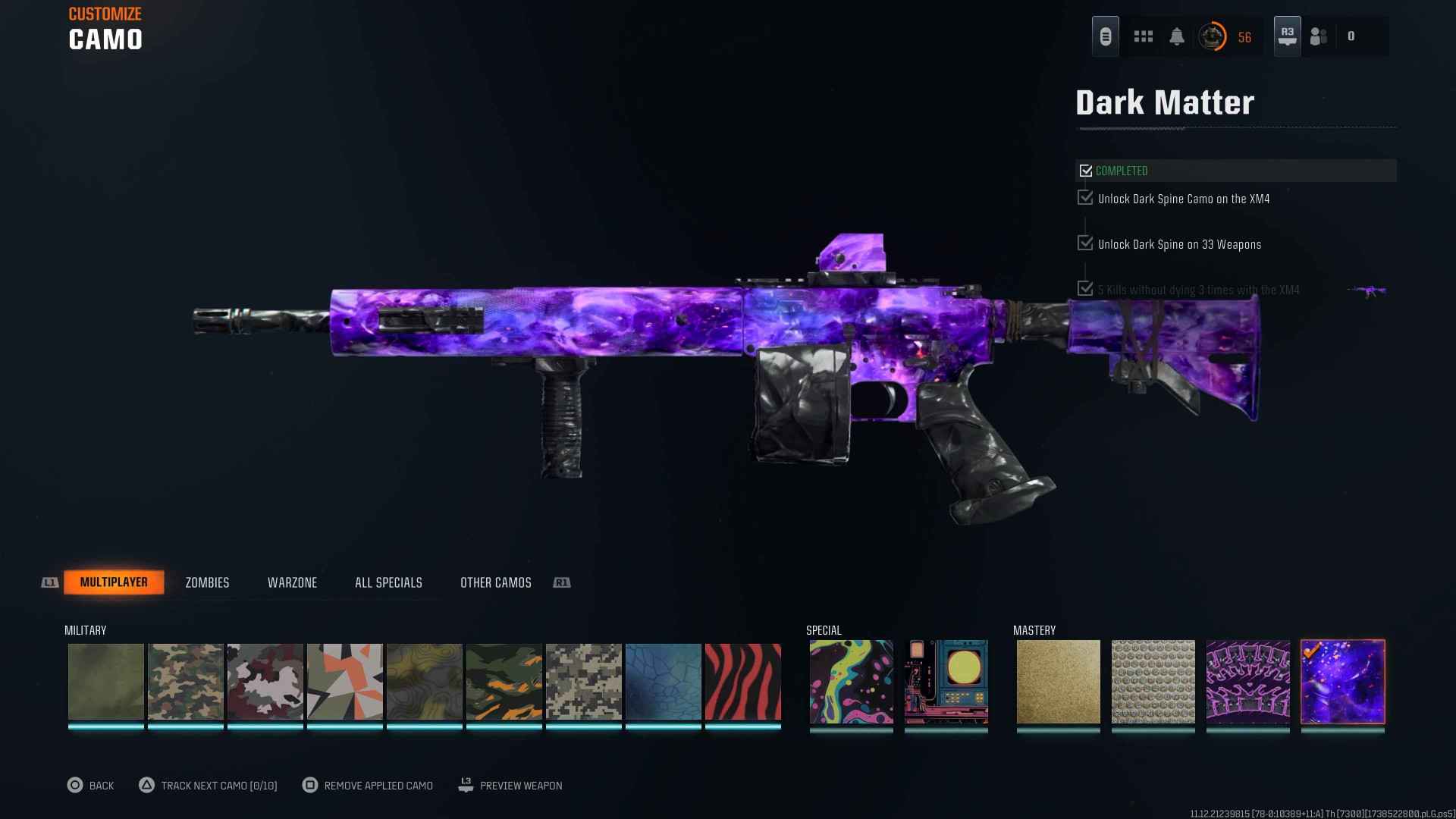Pick the retro computer special camo

946,681
